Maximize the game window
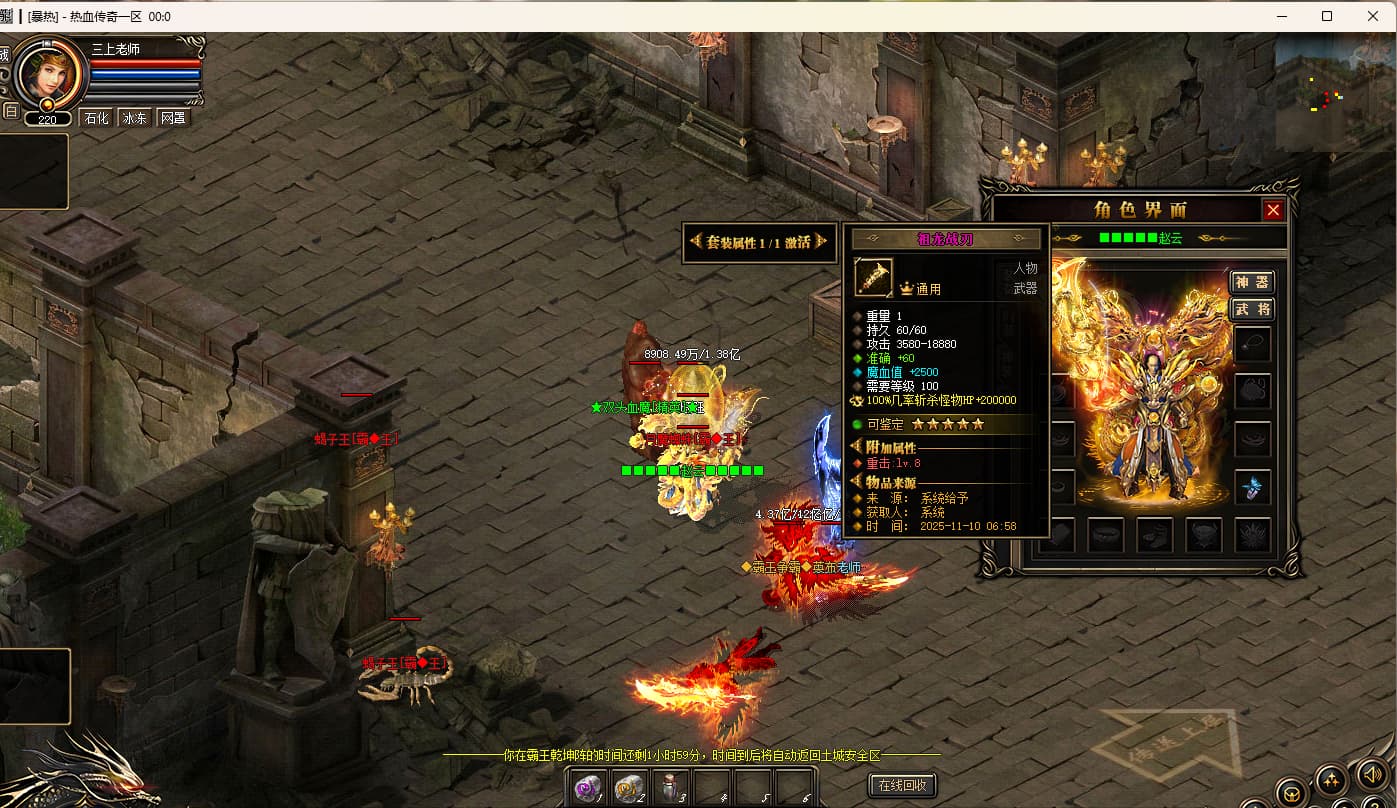This screenshot has height=808, width=1397. (1327, 16)
